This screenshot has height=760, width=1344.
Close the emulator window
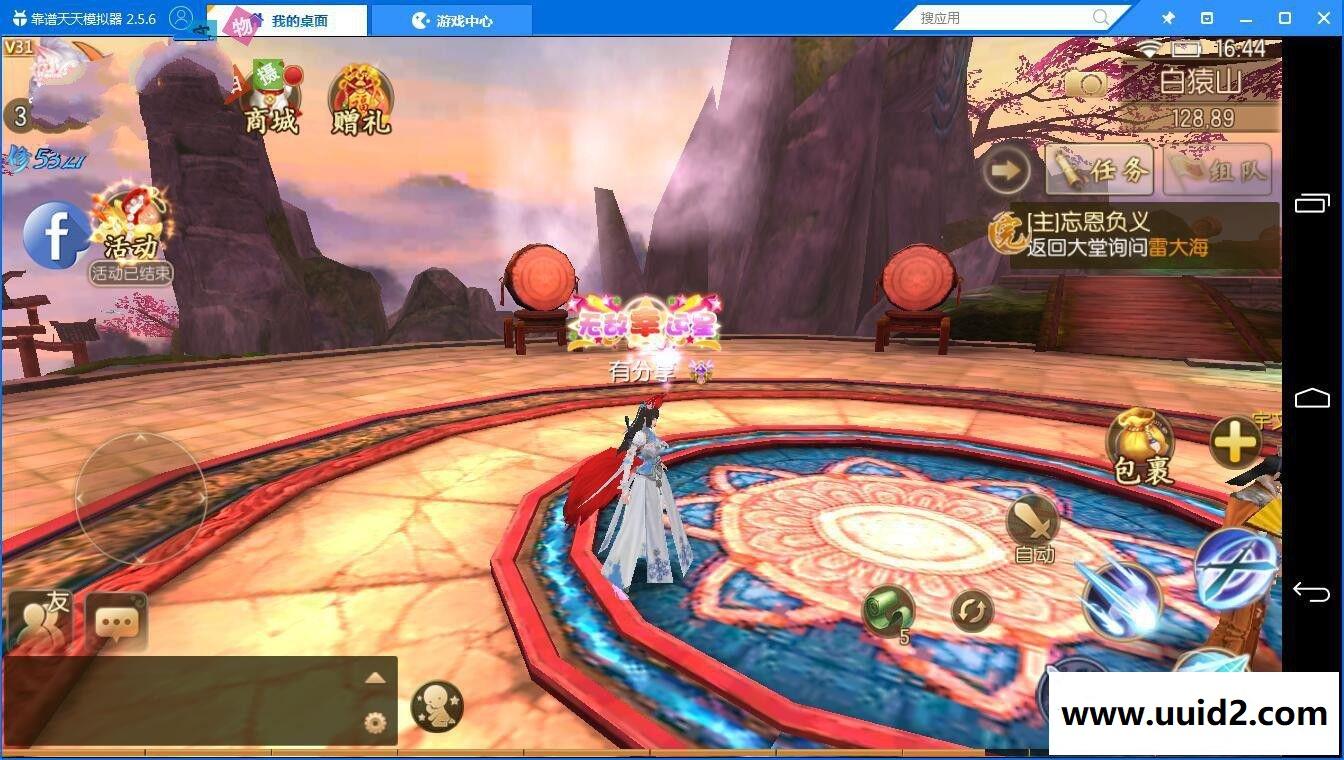(x=1322, y=18)
